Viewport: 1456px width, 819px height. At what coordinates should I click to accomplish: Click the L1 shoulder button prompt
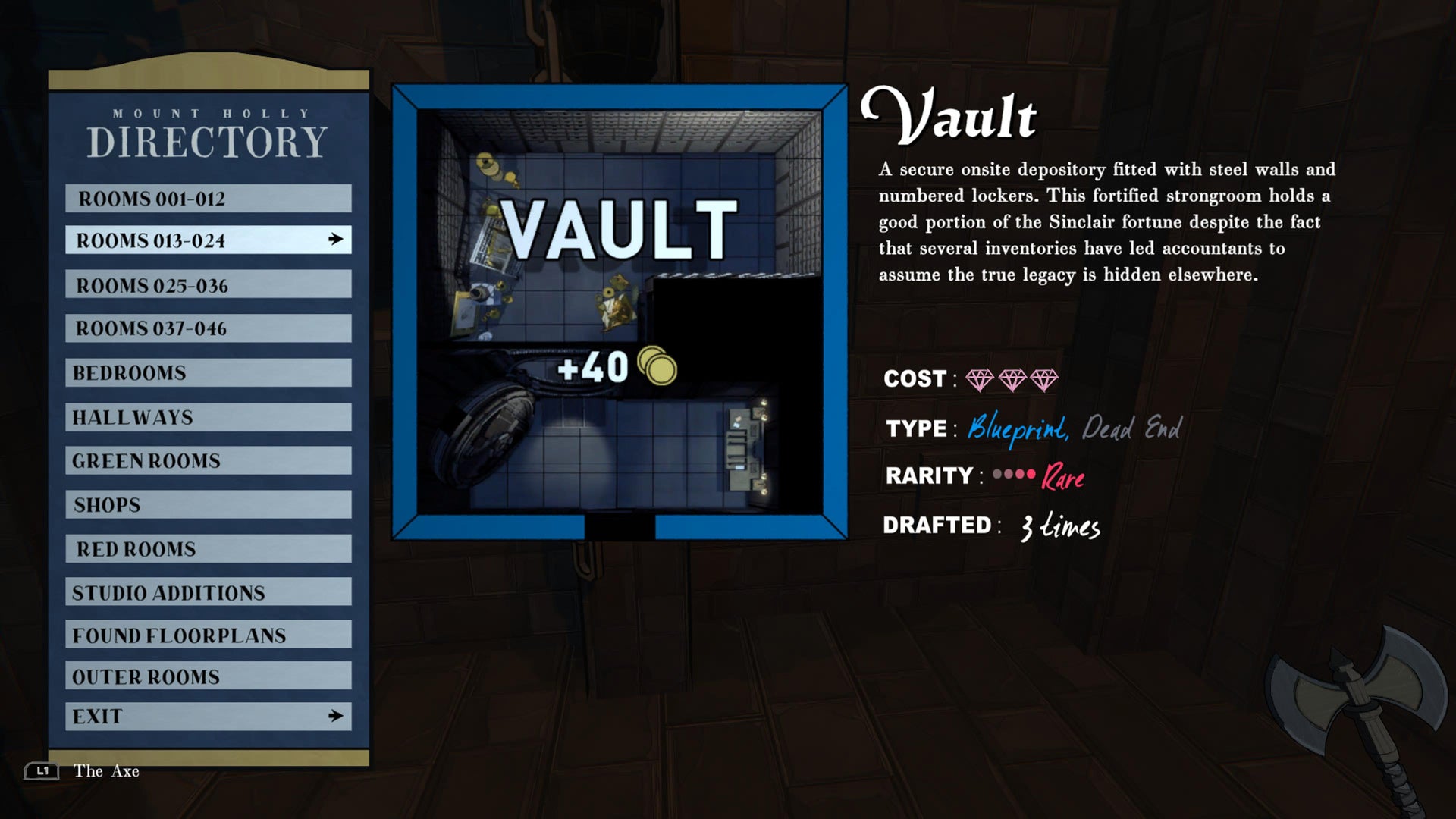tap(43, 771)
